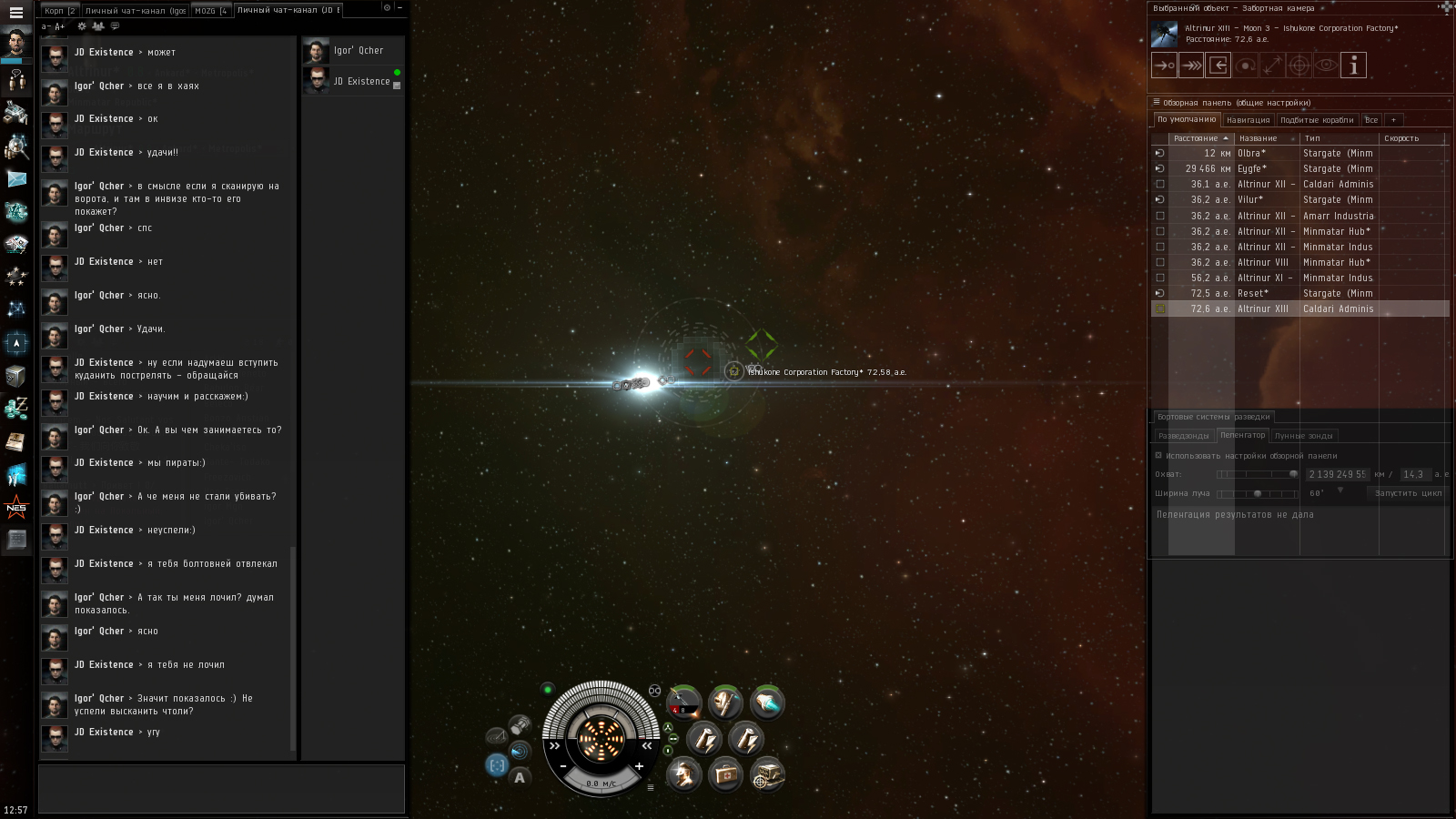Show info on the selected object
This screenshot has width=1456, height=819.
1353,66
